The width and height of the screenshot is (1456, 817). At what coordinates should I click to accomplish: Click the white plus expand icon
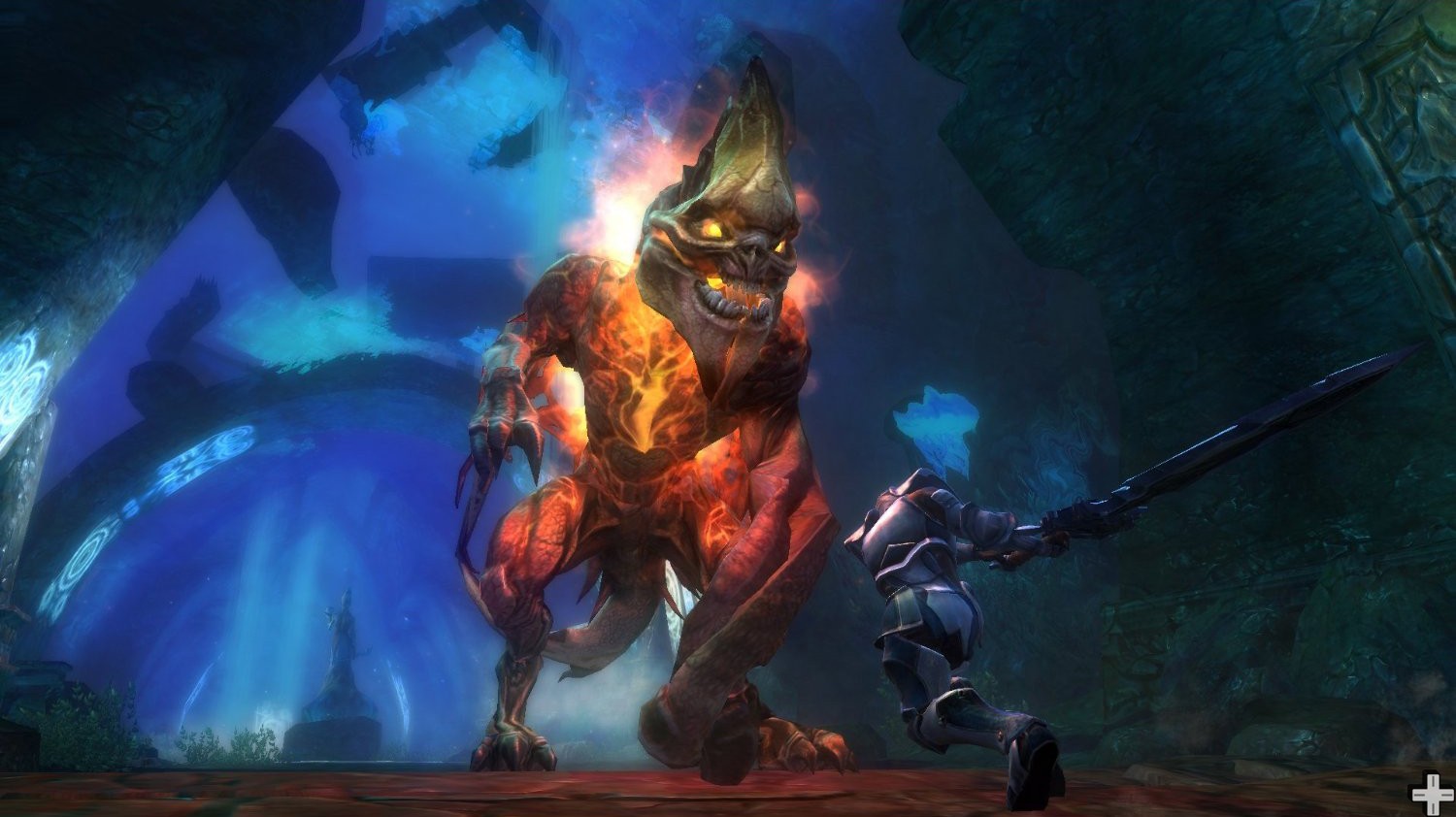pos(1432,795)
